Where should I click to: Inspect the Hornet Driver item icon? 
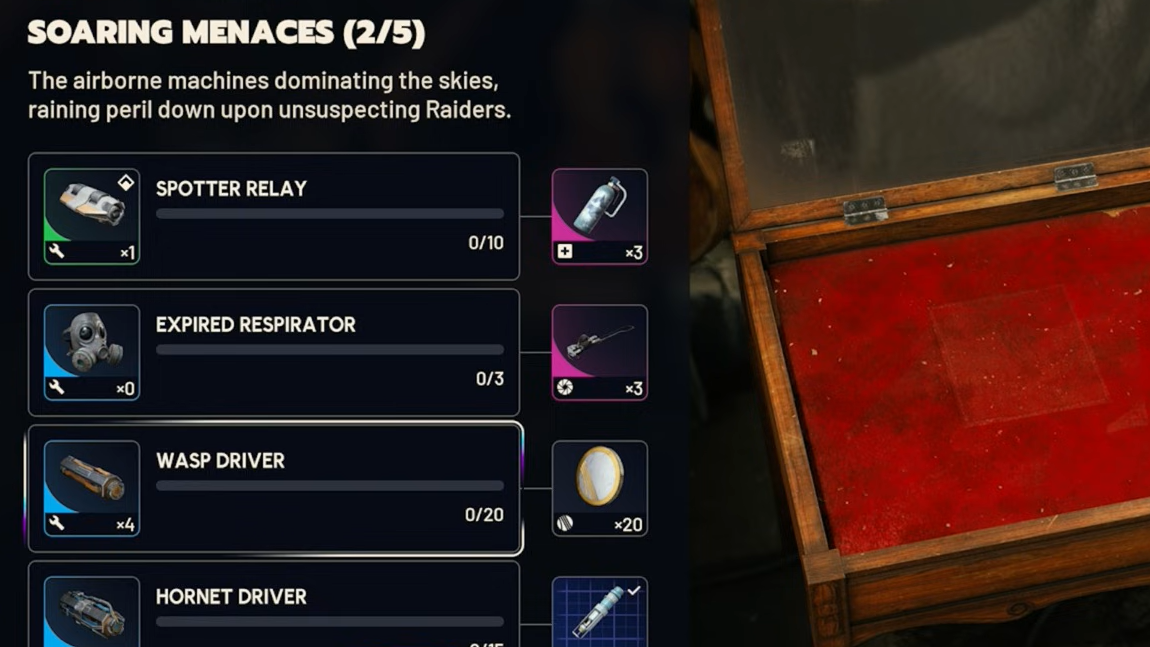pos(91,612)
